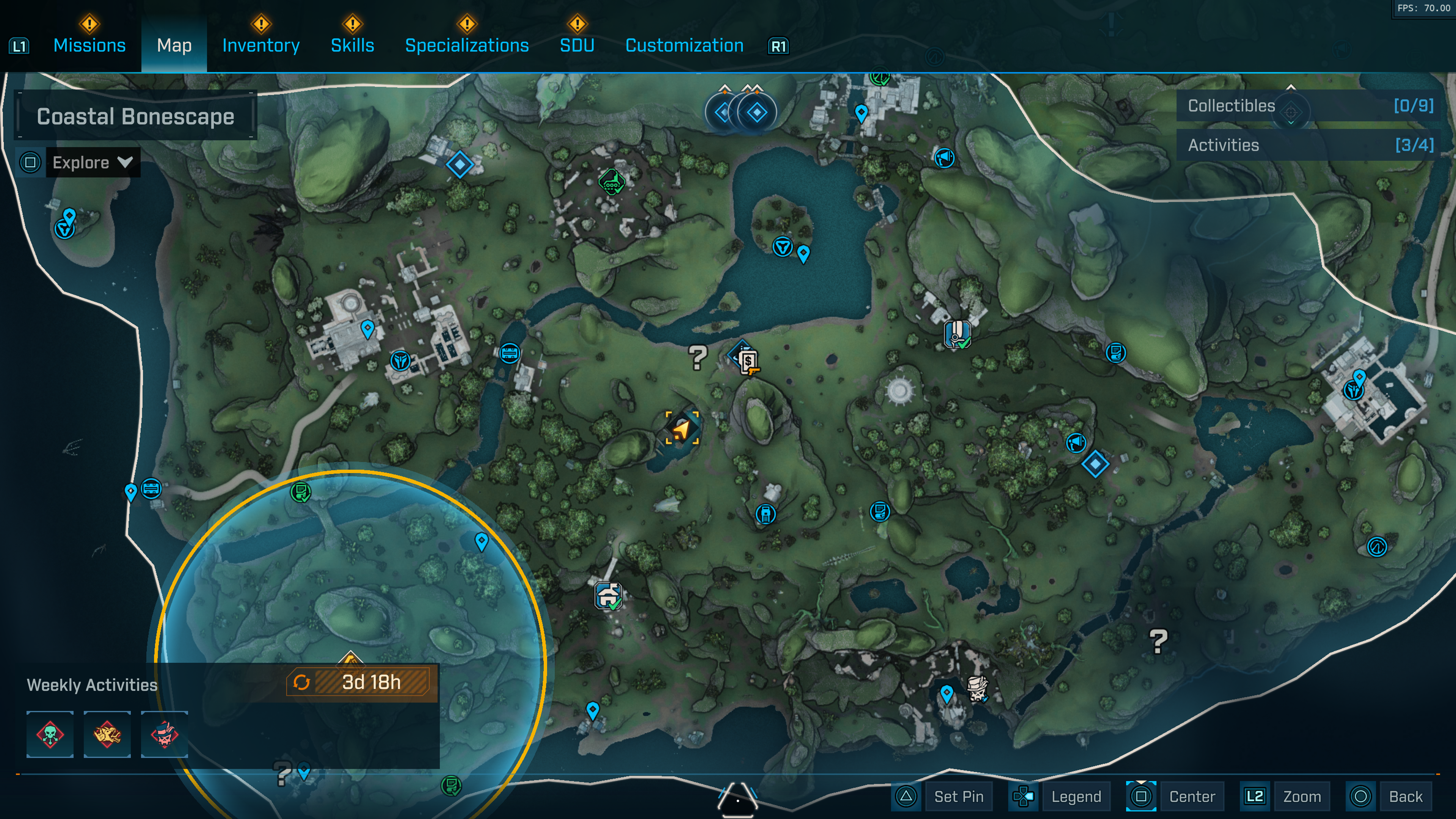Go to the Specializations tab
Screen dimensions: 1456x819
(467, 45)
